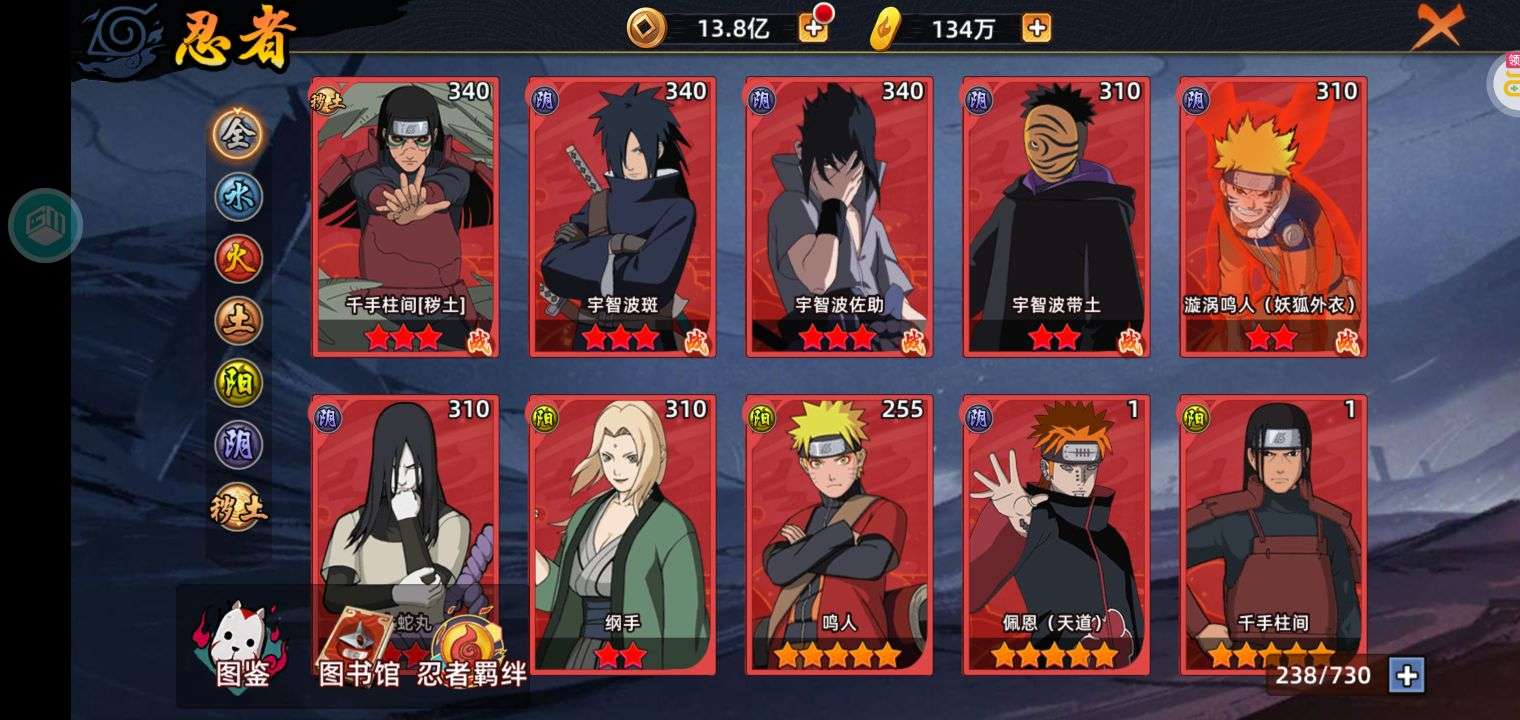
Task: Select the 全 (all) filter tab
Action: click(238, 134)
